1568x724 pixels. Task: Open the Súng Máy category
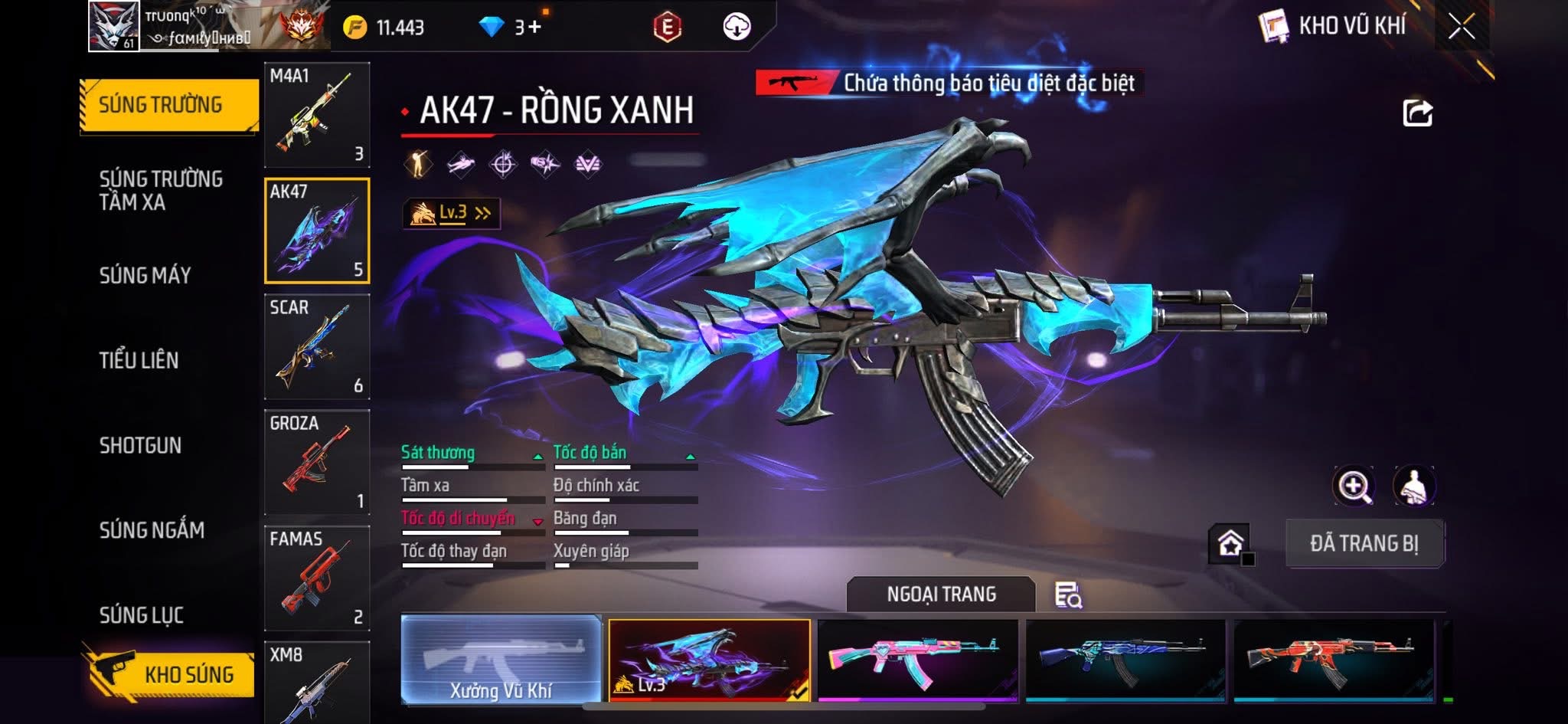(145, 275)
